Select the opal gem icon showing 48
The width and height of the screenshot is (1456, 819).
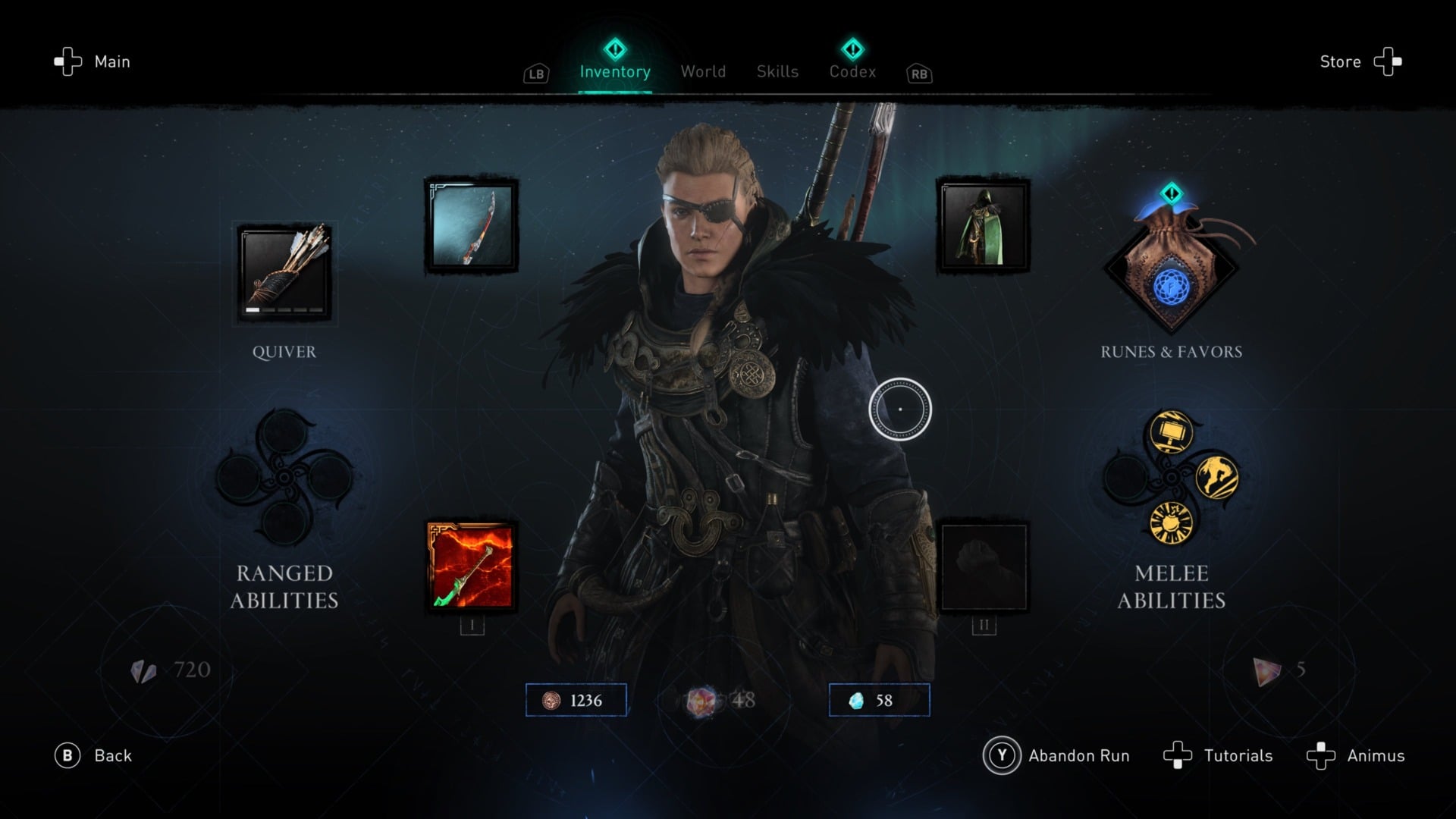703,701
